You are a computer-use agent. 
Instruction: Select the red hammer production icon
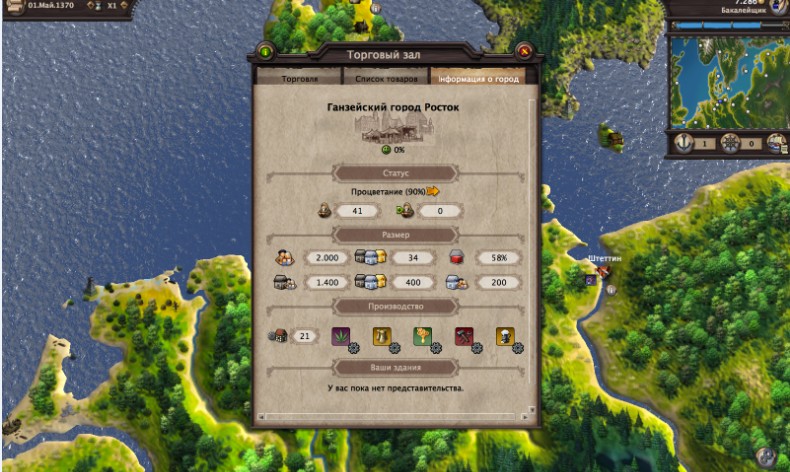click(x=464, y=336)
